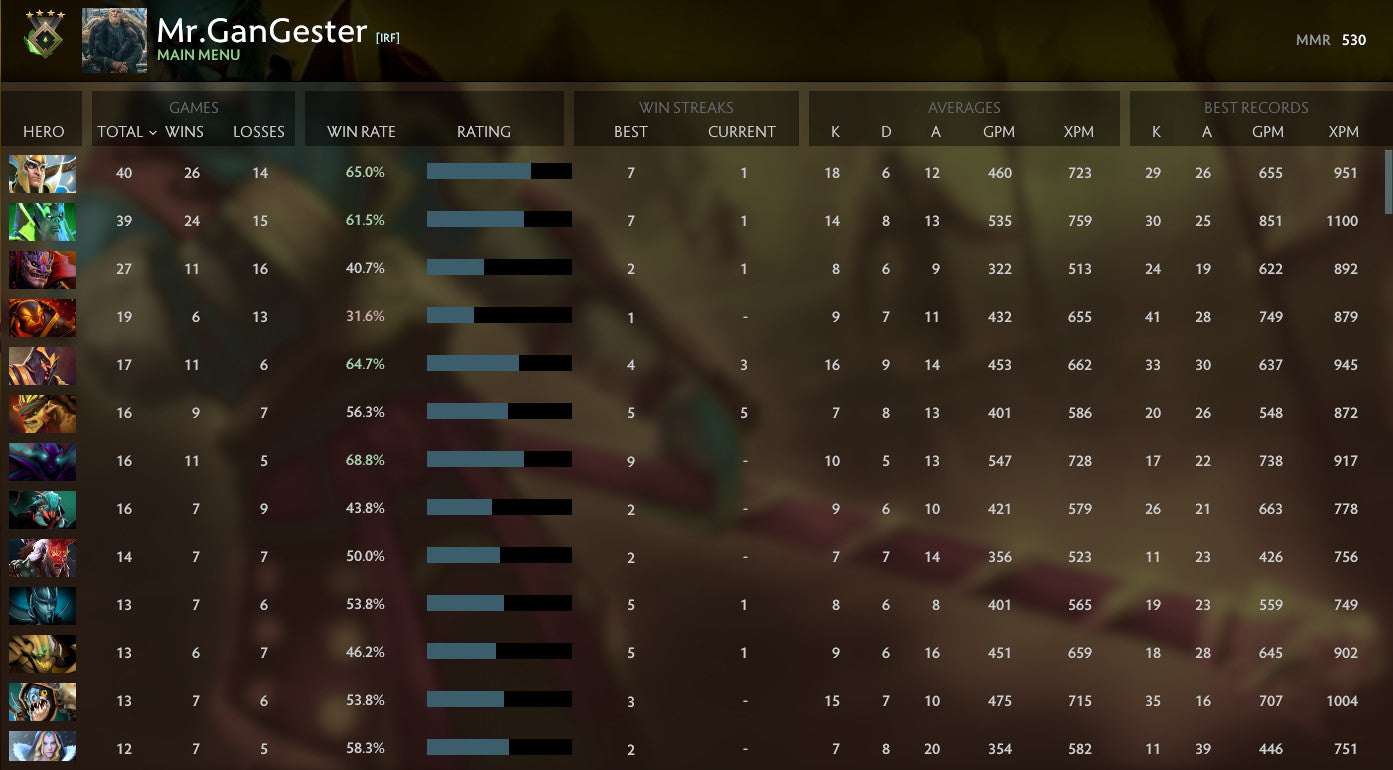Viewport: 1393px width, 770px height.
Task: Sort by GPM under the AVERAGES section
Action: [x=1000, y=131]
